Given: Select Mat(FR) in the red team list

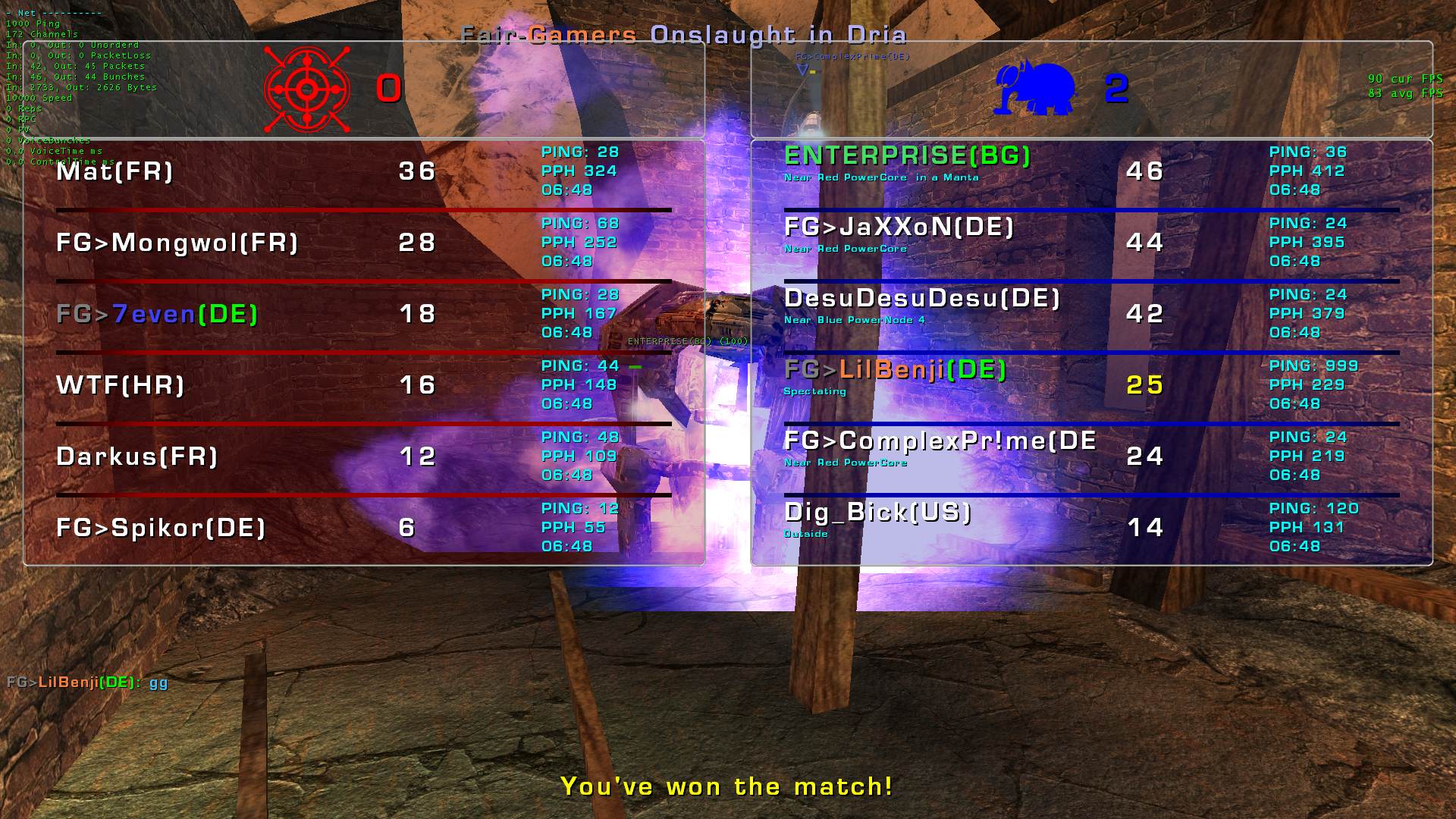Looking at the screenshot, I should tap(115, 171).
